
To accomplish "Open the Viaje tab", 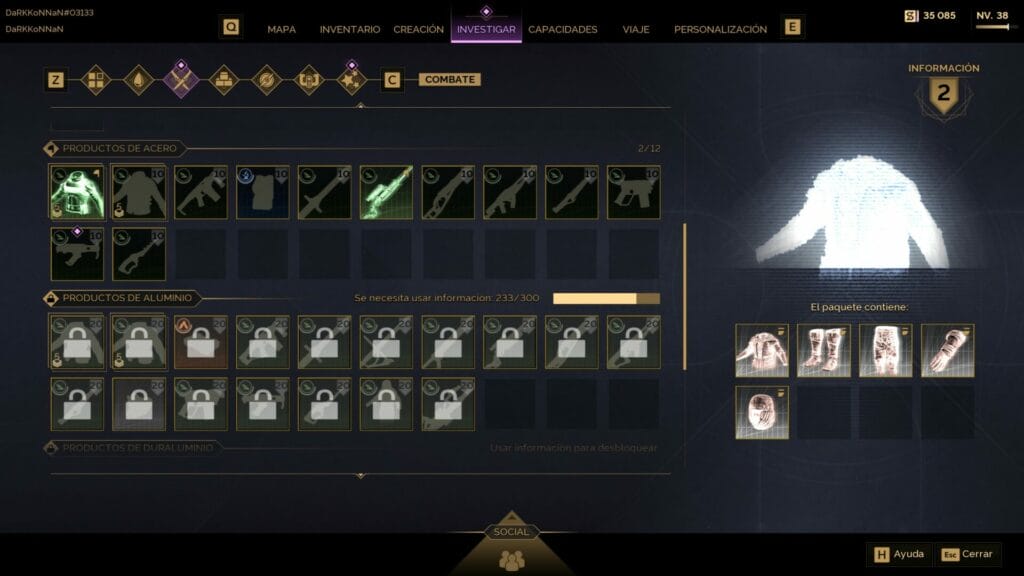I will 636,29.
